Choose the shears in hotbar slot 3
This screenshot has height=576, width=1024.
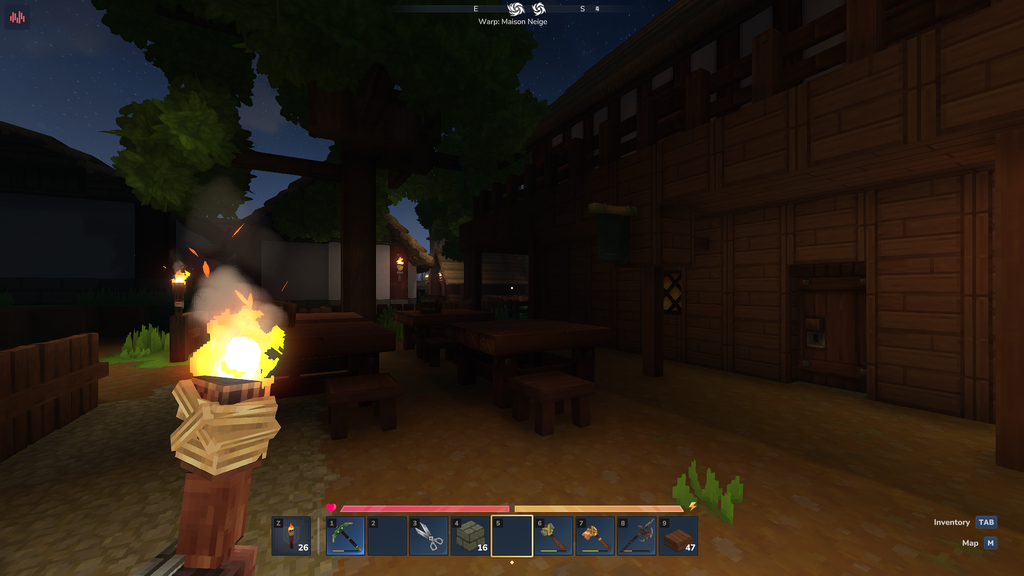[429, 536]
